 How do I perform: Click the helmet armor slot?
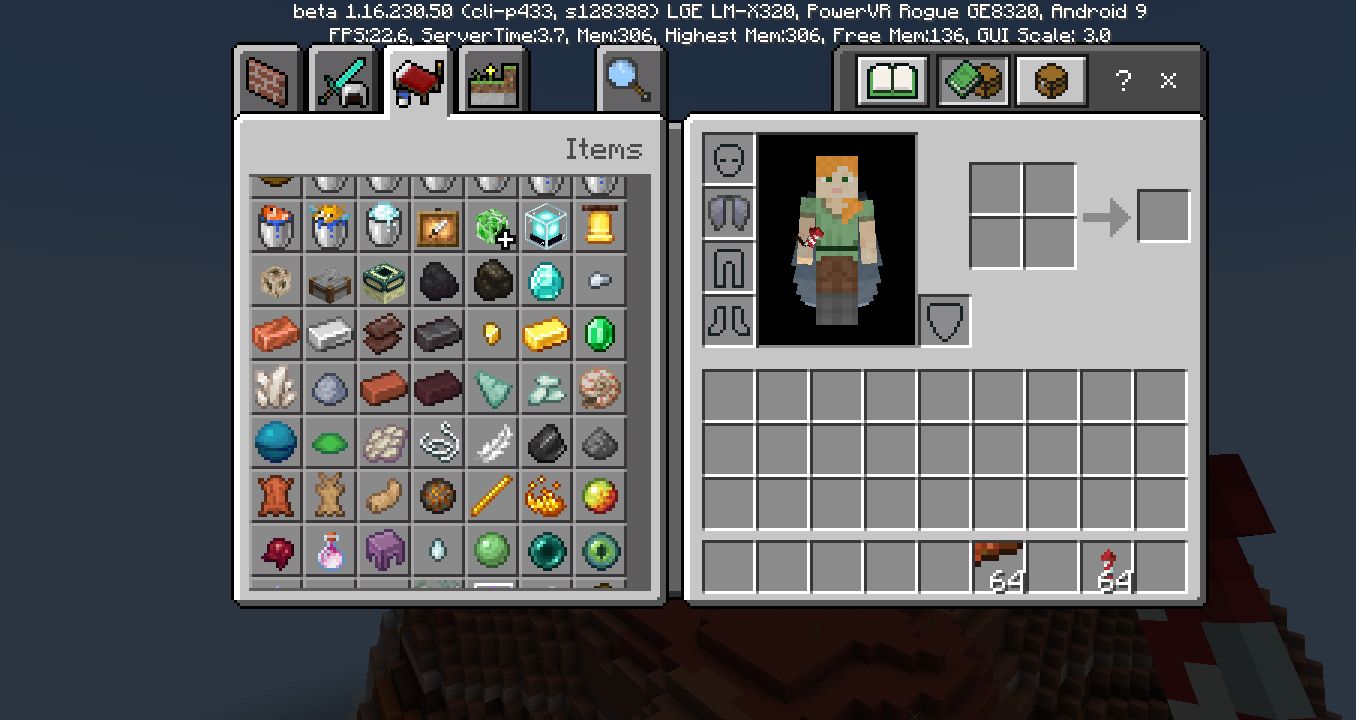click(x=729, y=160)
